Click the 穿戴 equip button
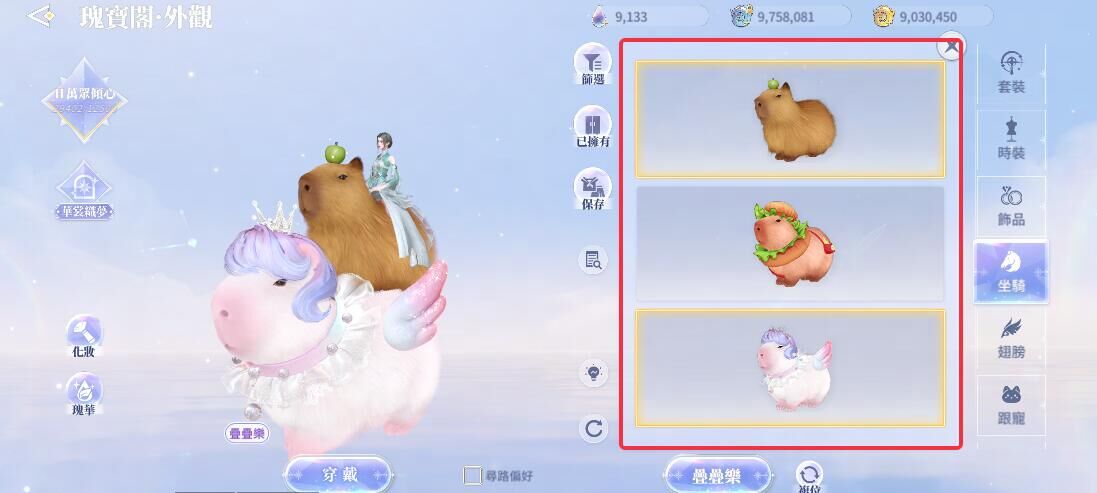This screenshot has height=493, width=1097. [337, 474]
